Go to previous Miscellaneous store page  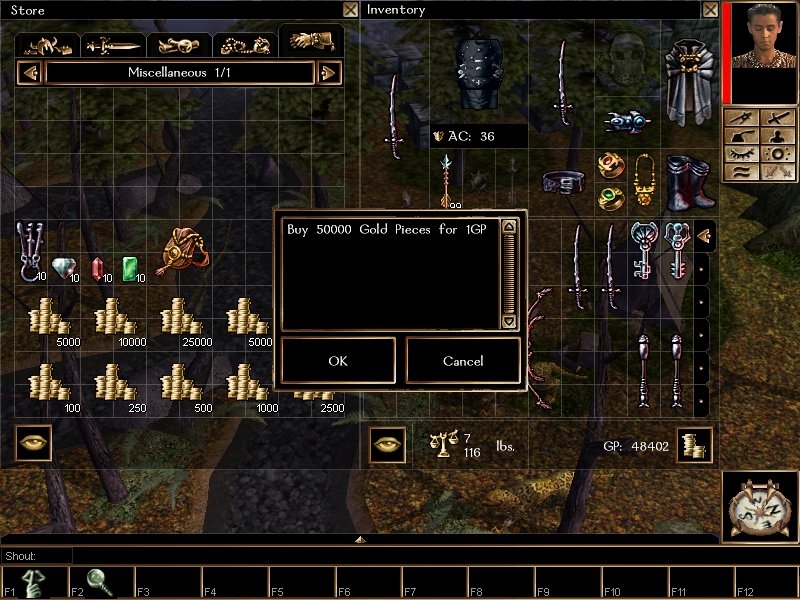tap(30, 73)
